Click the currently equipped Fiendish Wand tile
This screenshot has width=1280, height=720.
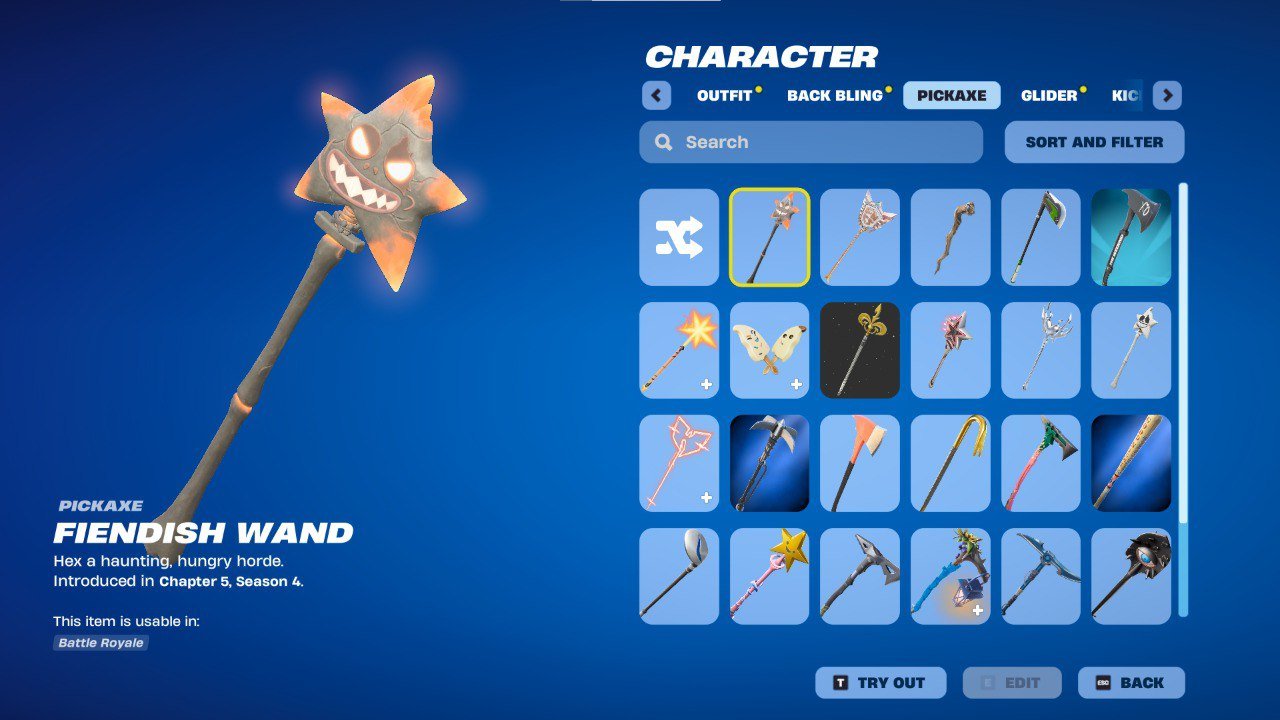[768, 238]
